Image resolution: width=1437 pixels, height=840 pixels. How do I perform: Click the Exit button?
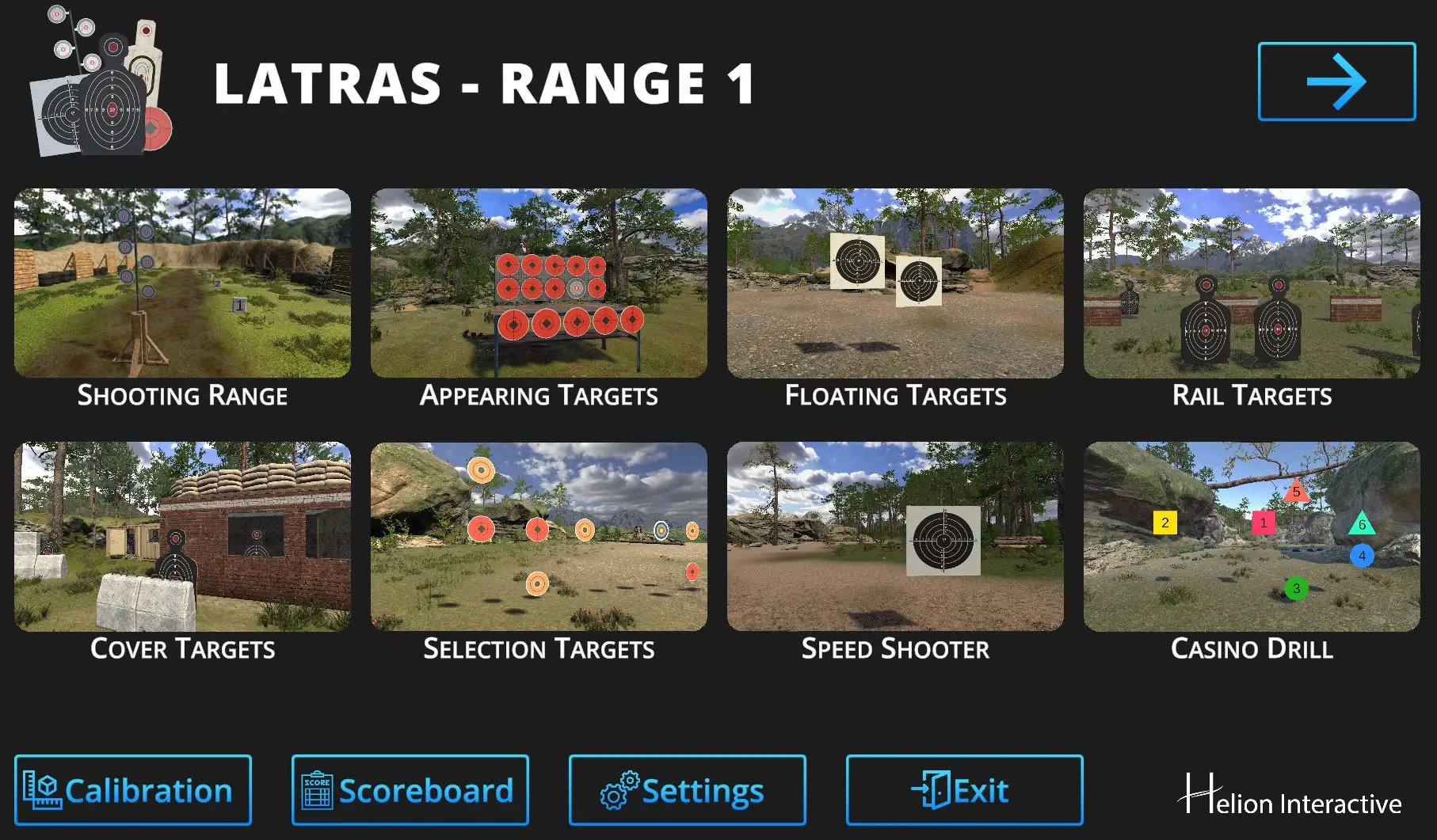coord(964,790)
